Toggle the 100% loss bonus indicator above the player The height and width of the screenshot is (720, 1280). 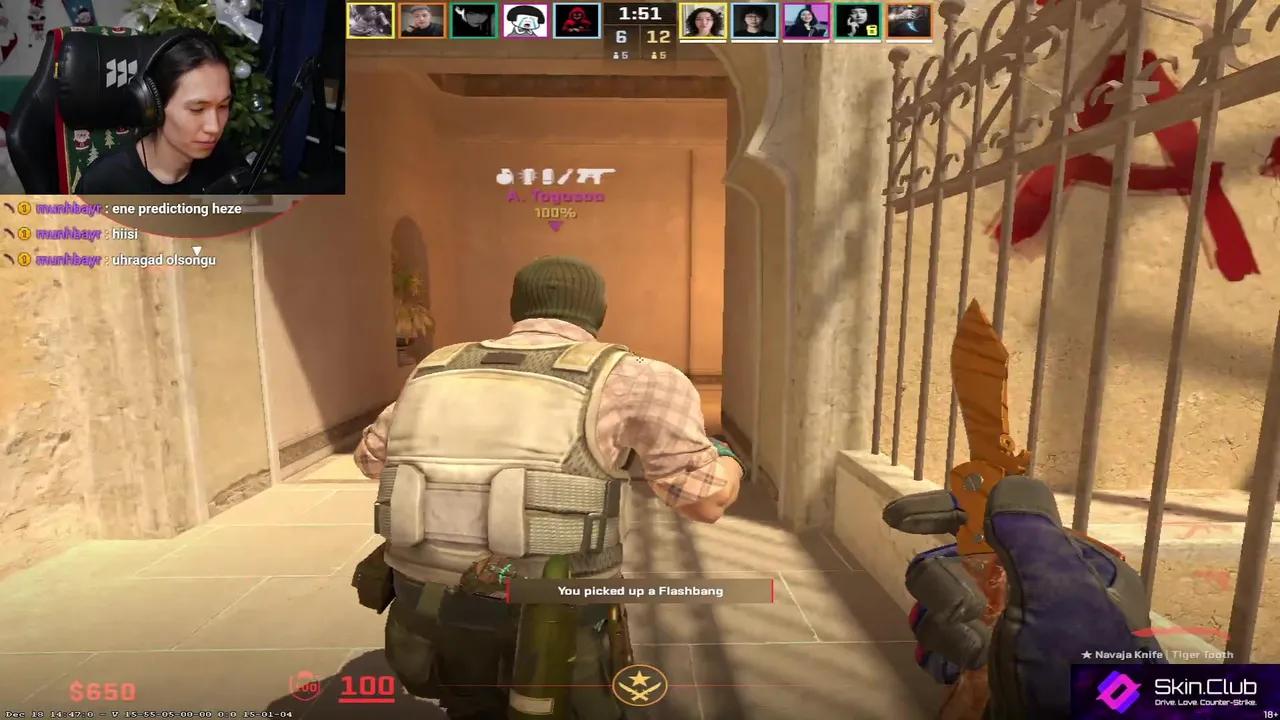click(555, 211)
